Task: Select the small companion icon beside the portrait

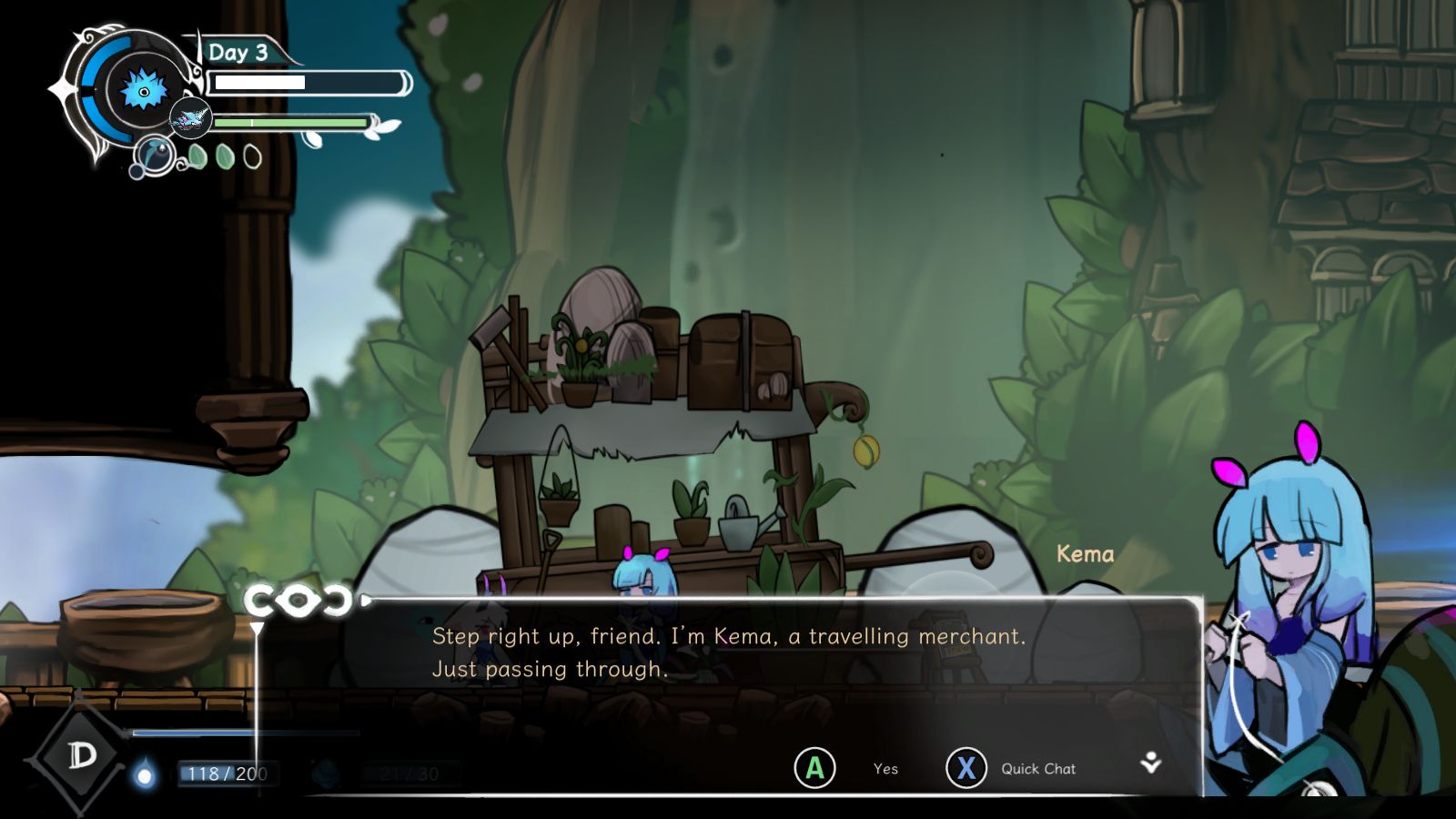Action: [x=191, y=119]
